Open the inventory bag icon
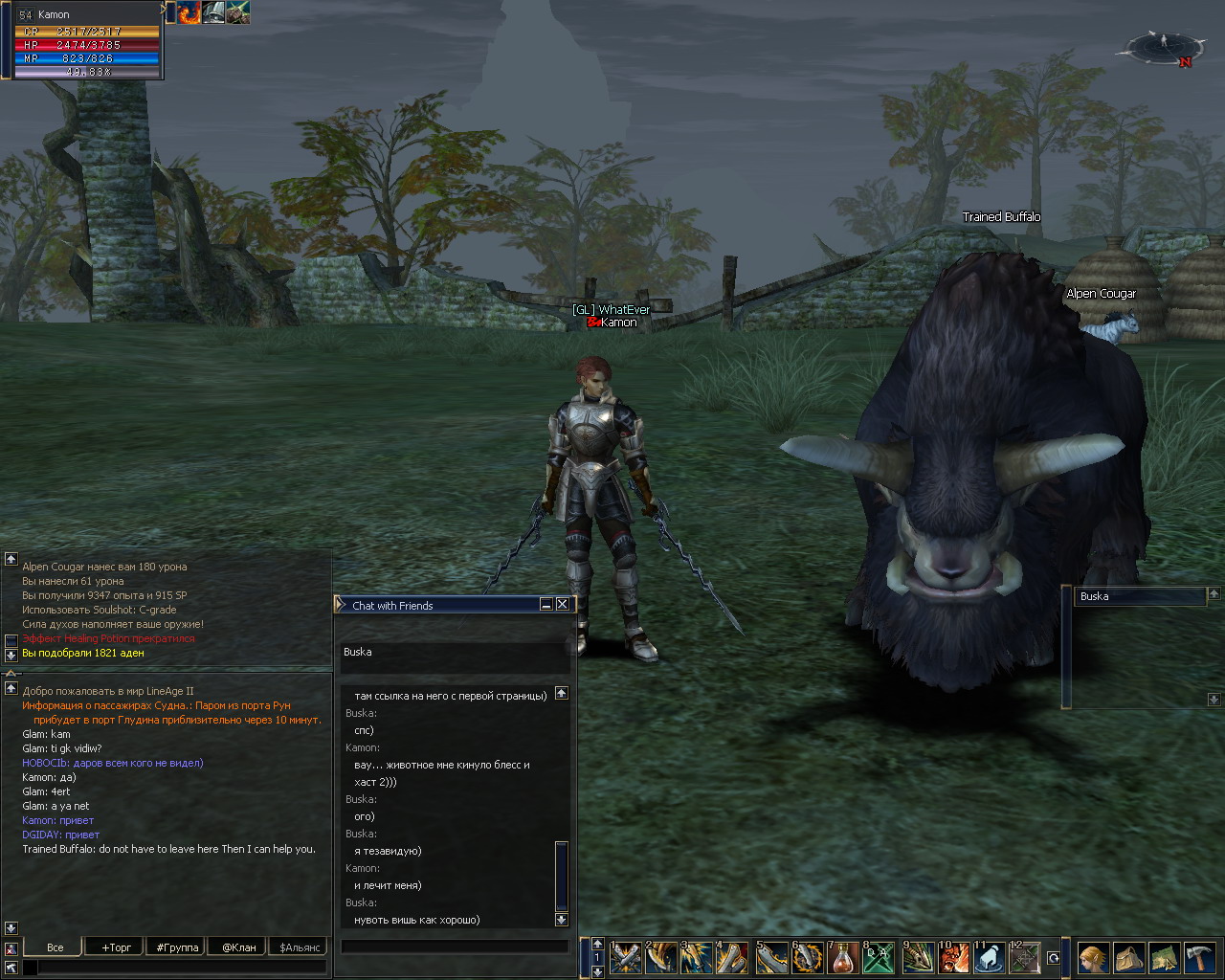Image resolution: width=1225 pixels, height=980 pixels. (1128, 957)
